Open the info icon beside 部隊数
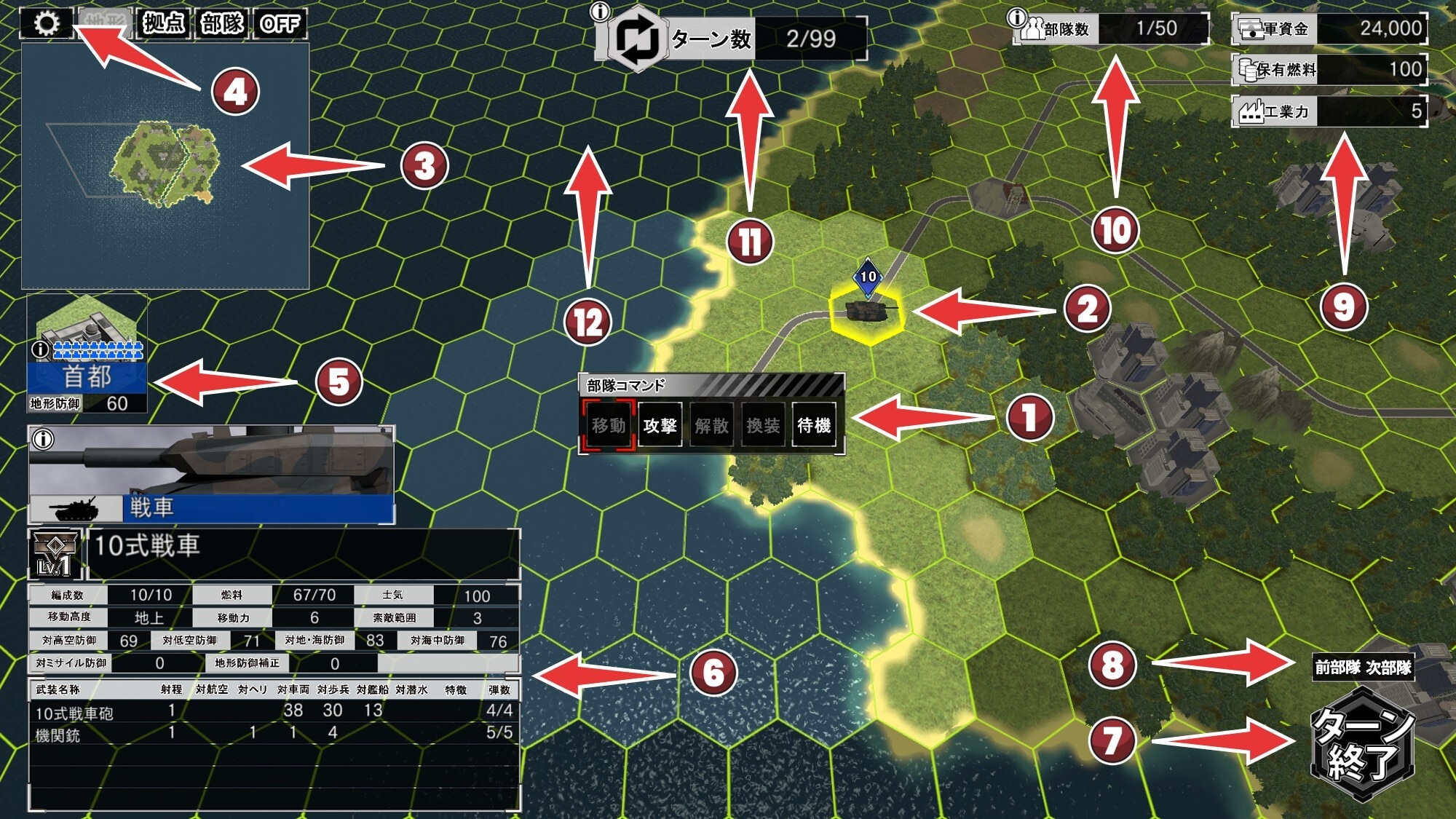 coord(1017,17)
